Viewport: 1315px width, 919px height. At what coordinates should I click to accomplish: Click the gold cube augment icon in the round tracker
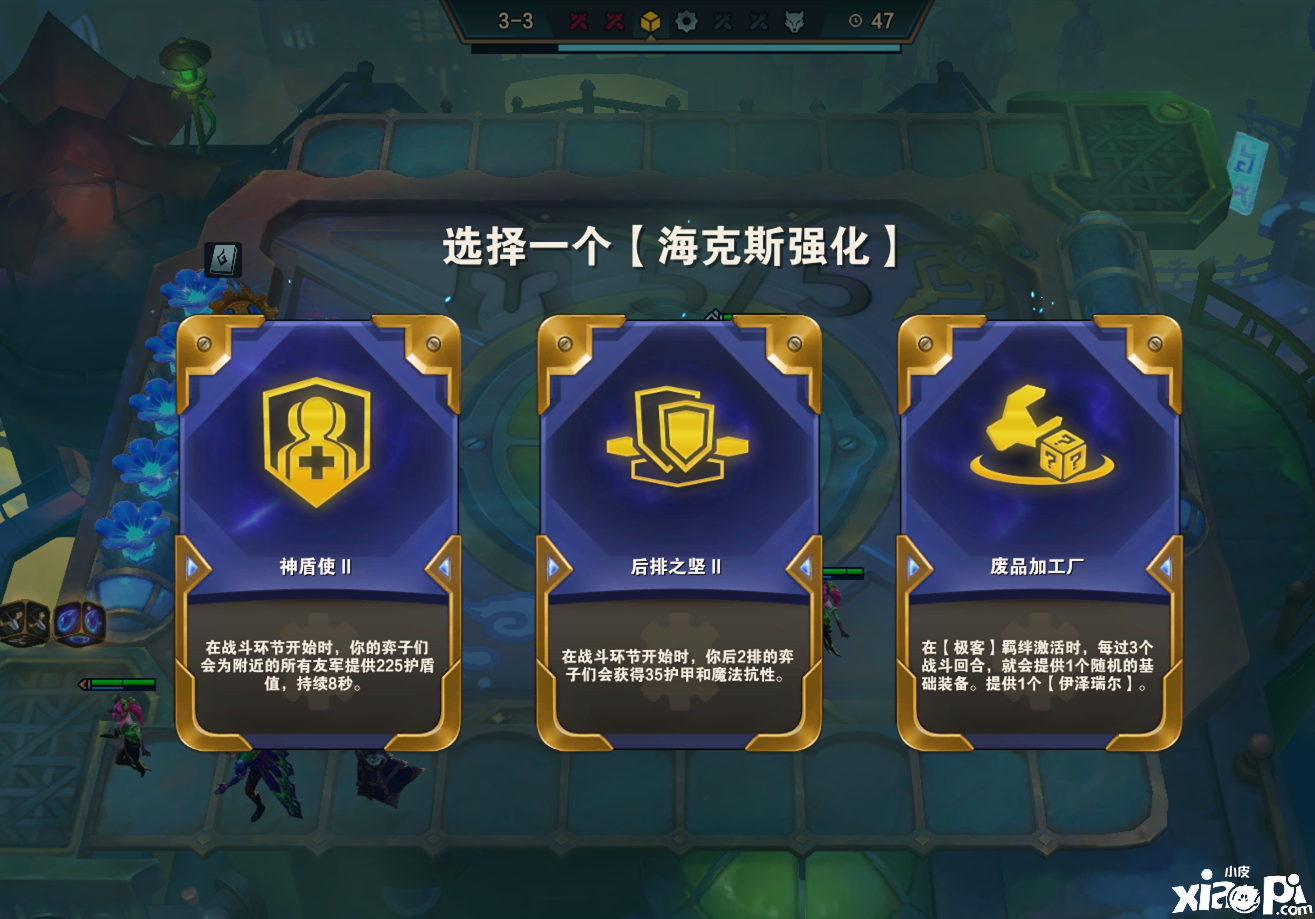(x=649, y=20)
